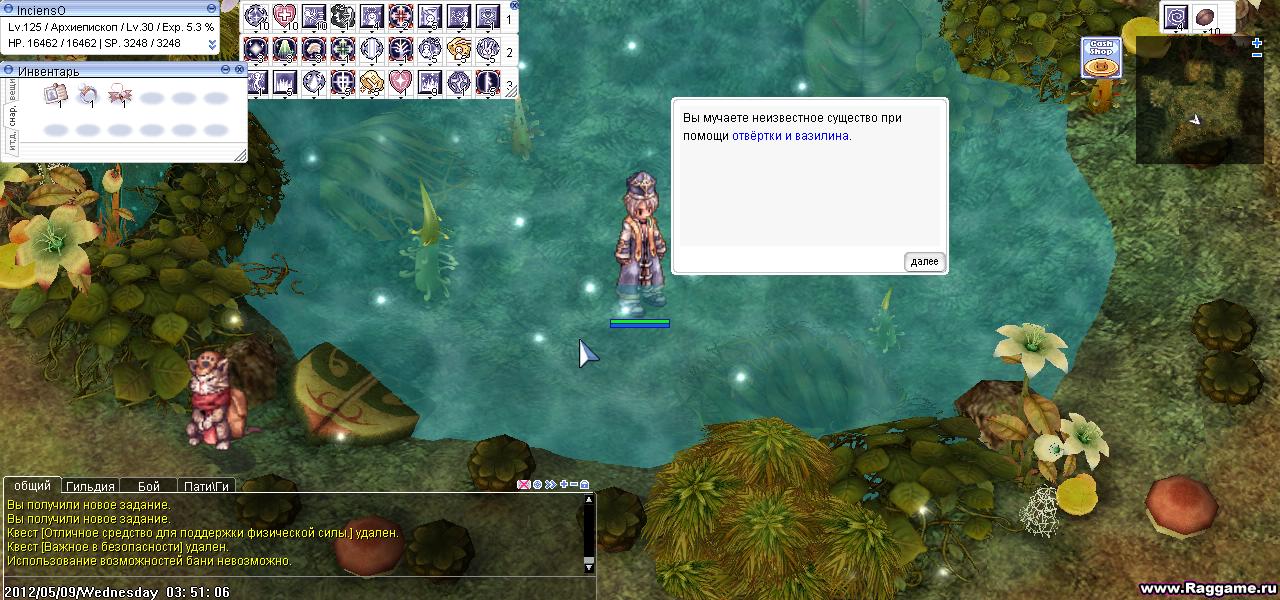
Task: Minimize the Инвентарь window
Action: (225, 69)
